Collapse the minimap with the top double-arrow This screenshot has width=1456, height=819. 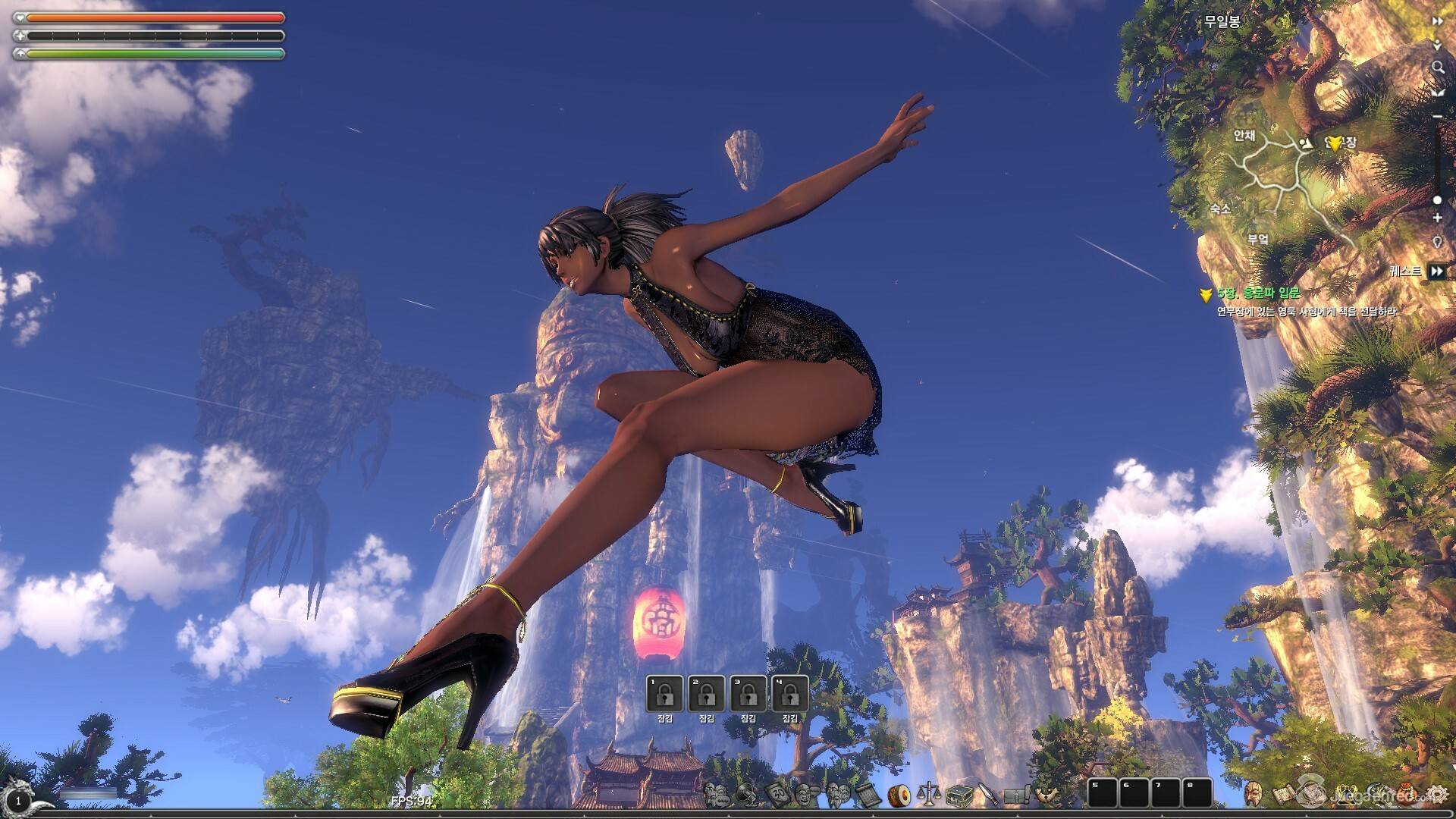tap(1437, 21)
